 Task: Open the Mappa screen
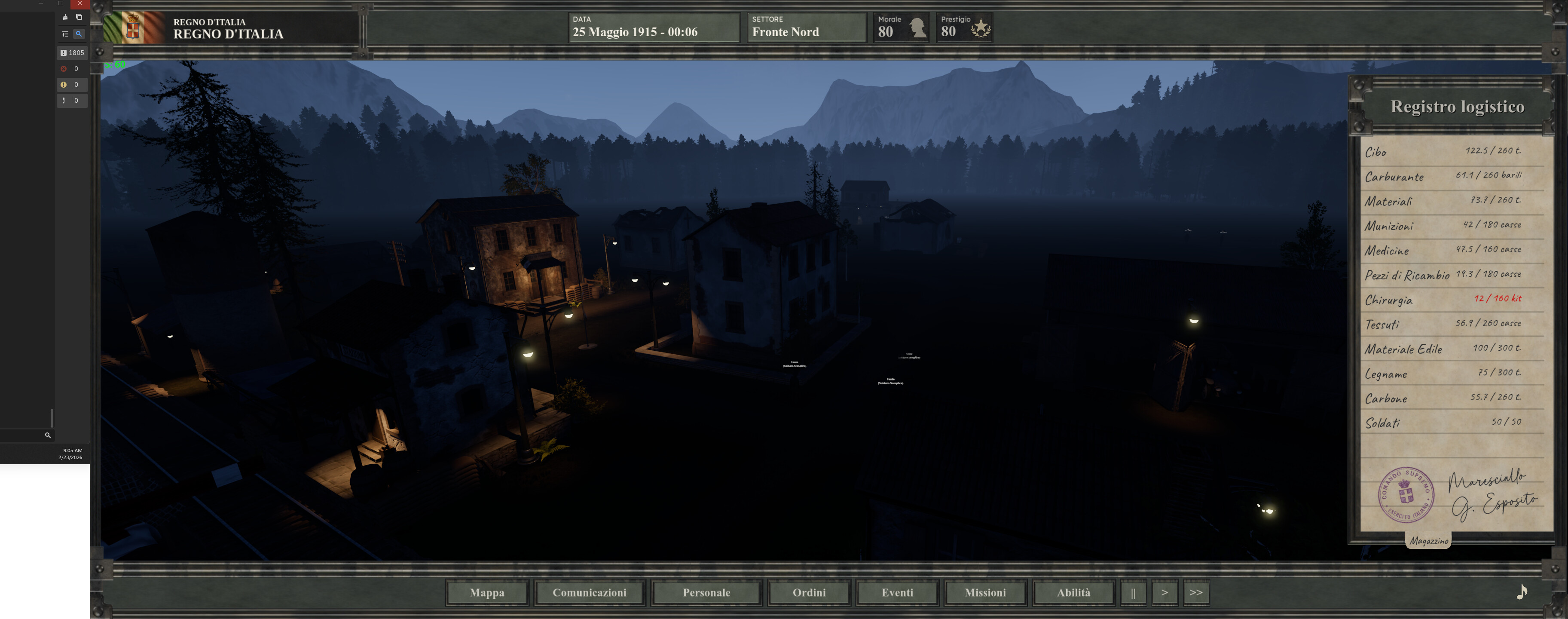(486, 592)
